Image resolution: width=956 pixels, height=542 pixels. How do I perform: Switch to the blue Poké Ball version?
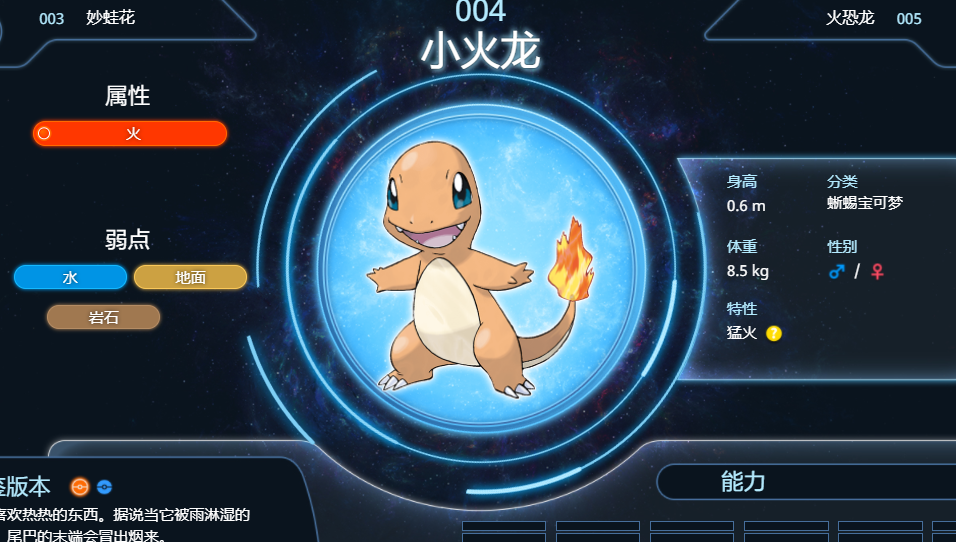point(104,487)
